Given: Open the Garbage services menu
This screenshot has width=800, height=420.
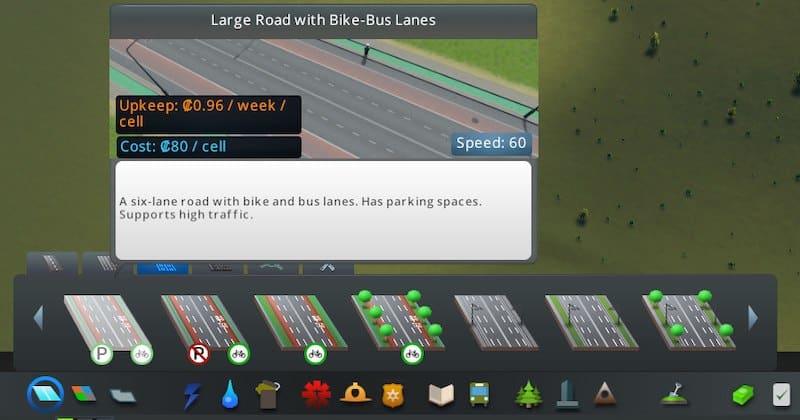Looking at the screenshot, I should pyautogui.click(x=268, y=394).
